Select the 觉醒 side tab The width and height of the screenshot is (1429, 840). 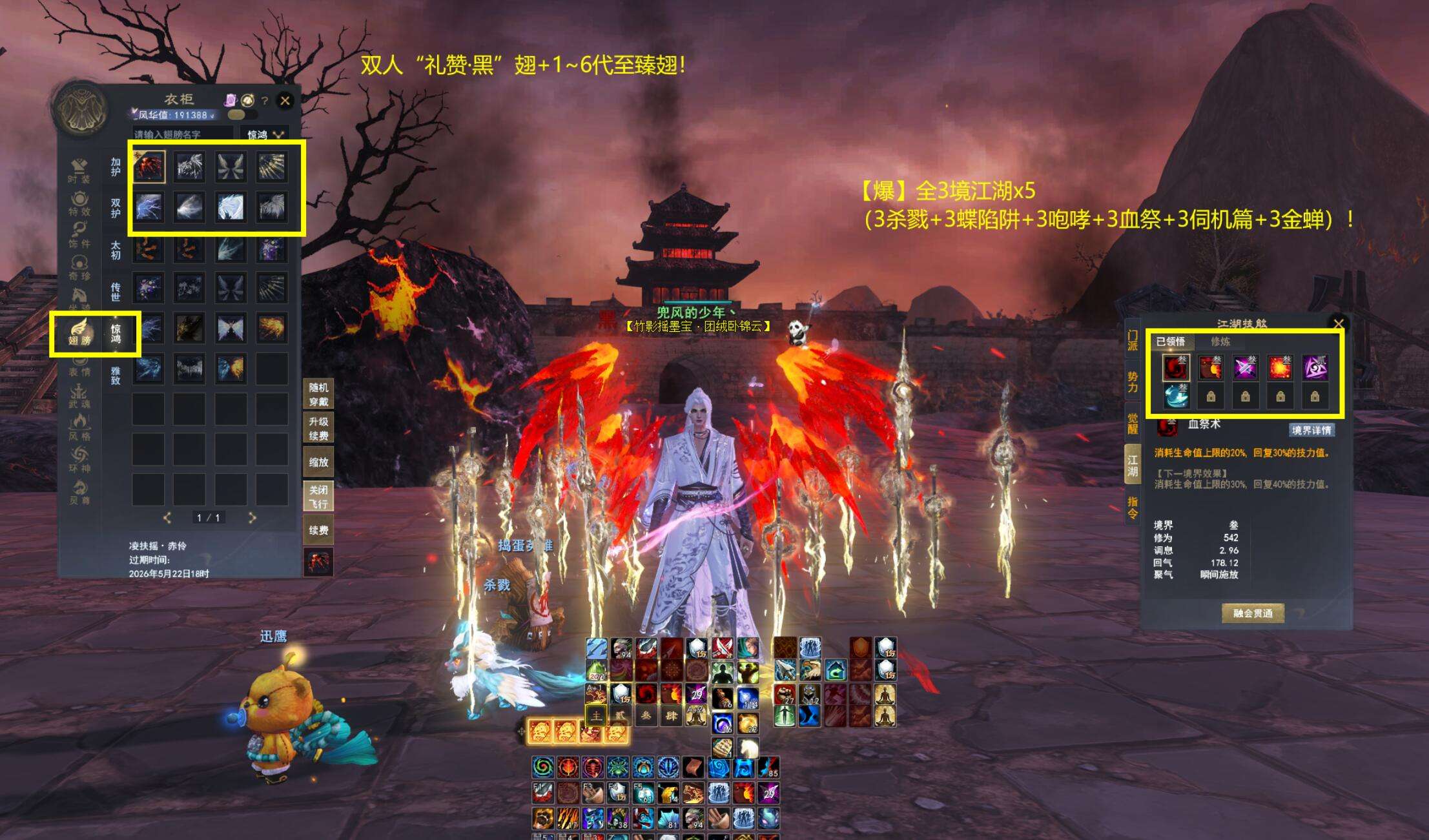click(x=1133, y=422)
